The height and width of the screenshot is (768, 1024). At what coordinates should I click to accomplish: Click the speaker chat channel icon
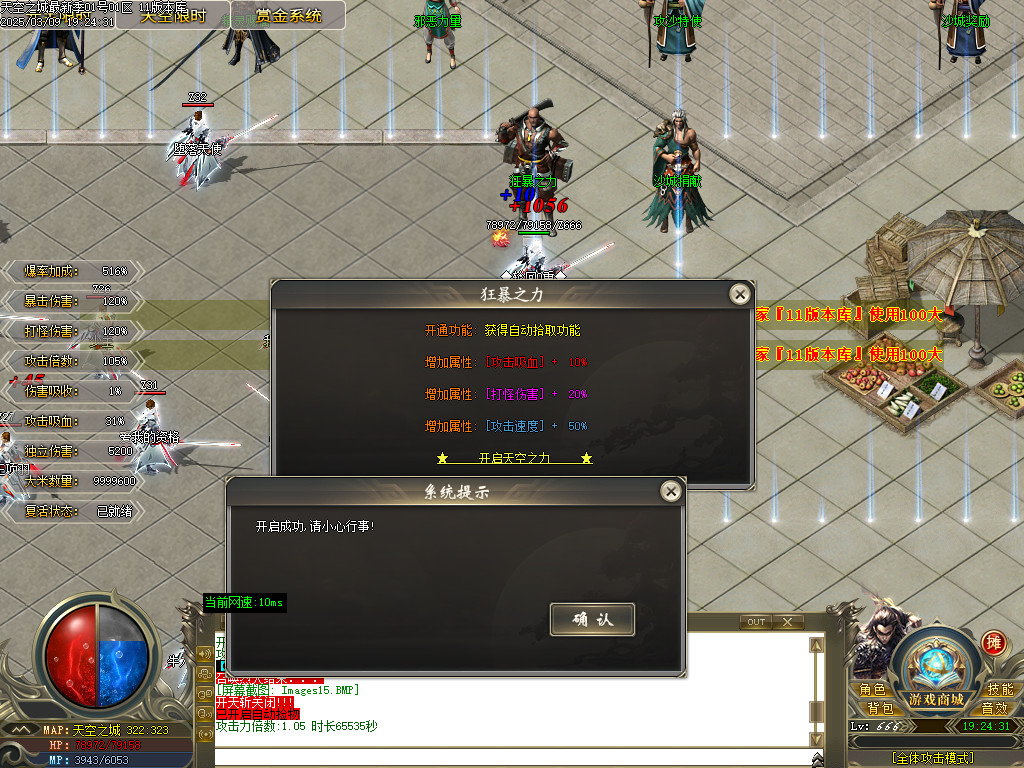(x=205, y=655)
